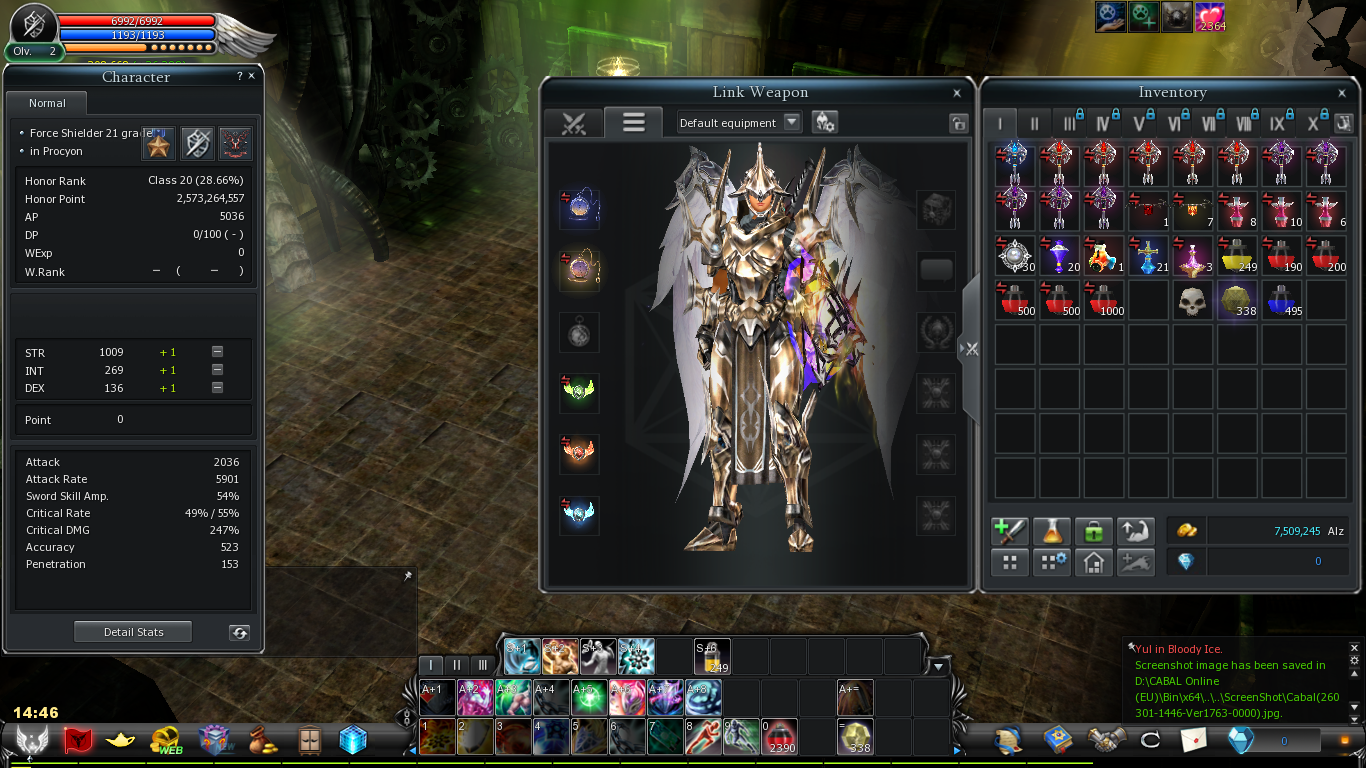The height and width of the screenshot is (768, 1366).
Task: Open the Default equipment dropdown
Action: [x=792, y=122]
